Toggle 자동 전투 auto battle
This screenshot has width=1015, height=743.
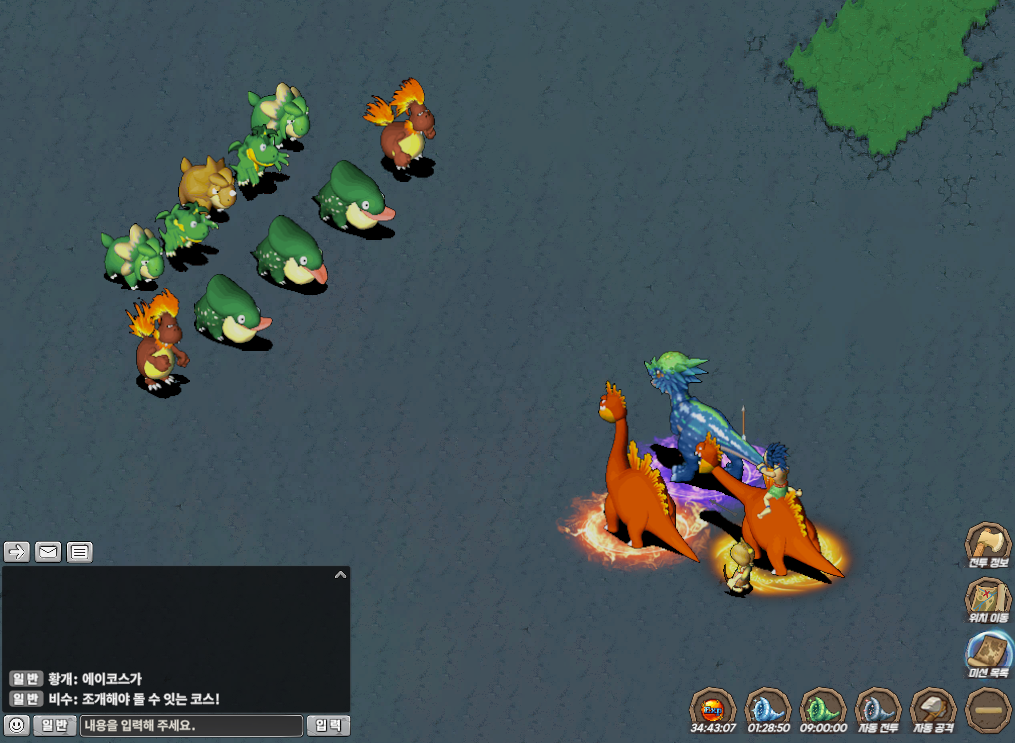pyautogui.click(x=879, y=708)
